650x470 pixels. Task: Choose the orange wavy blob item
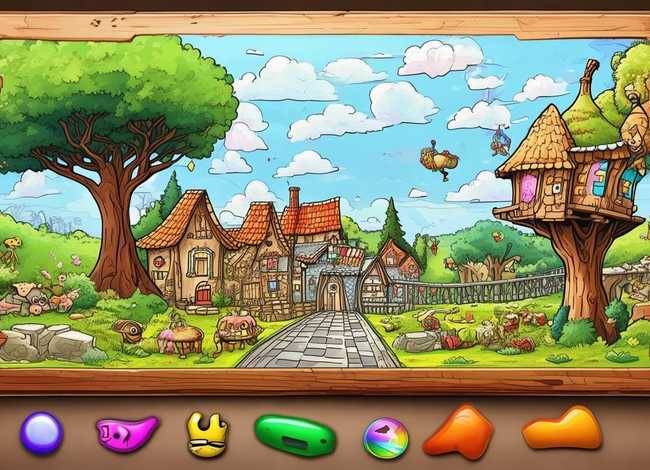point(561,429)
